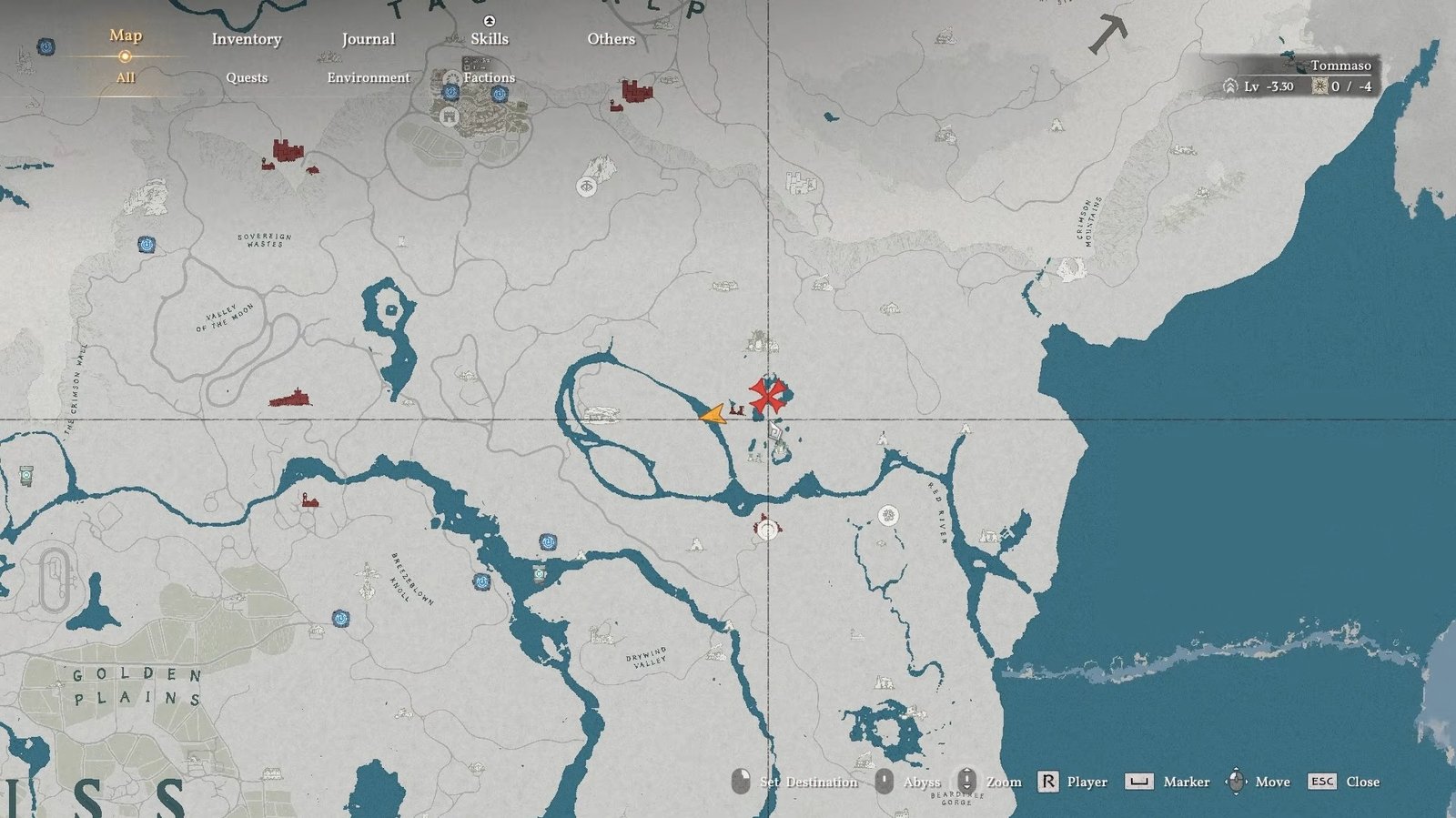Click the Map tab
Screen dimensions: 1456x818
(126, 35)
